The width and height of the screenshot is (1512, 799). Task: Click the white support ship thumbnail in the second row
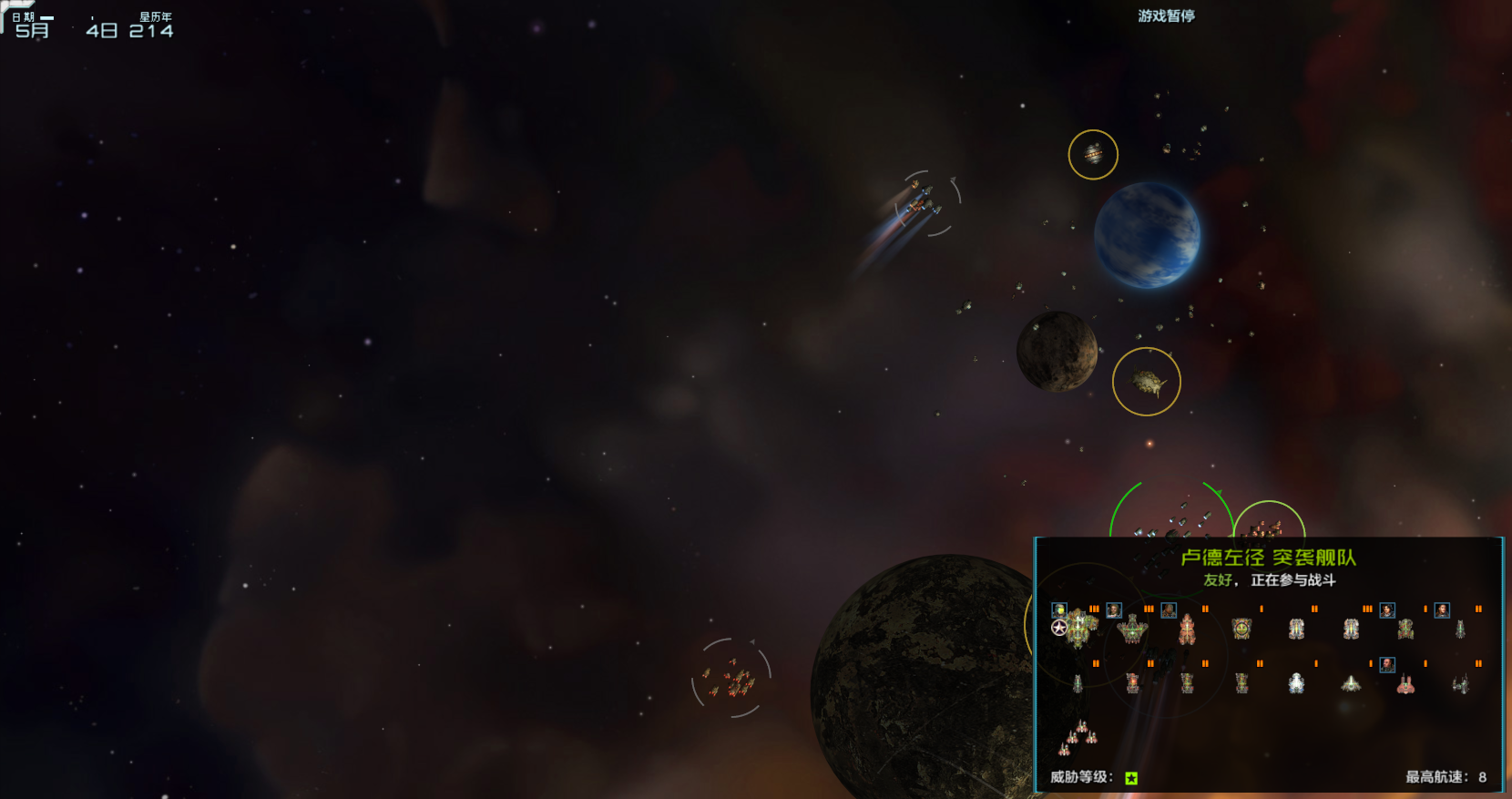click(x=1296, y=683)
